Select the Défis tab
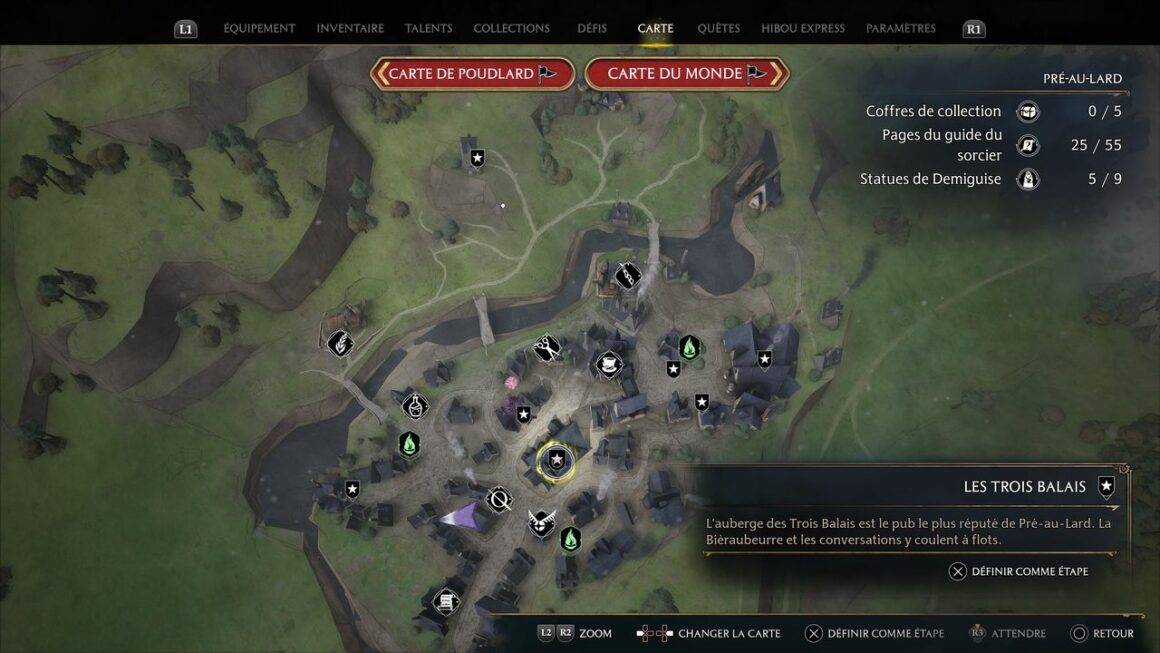 (x=592, y=28)
